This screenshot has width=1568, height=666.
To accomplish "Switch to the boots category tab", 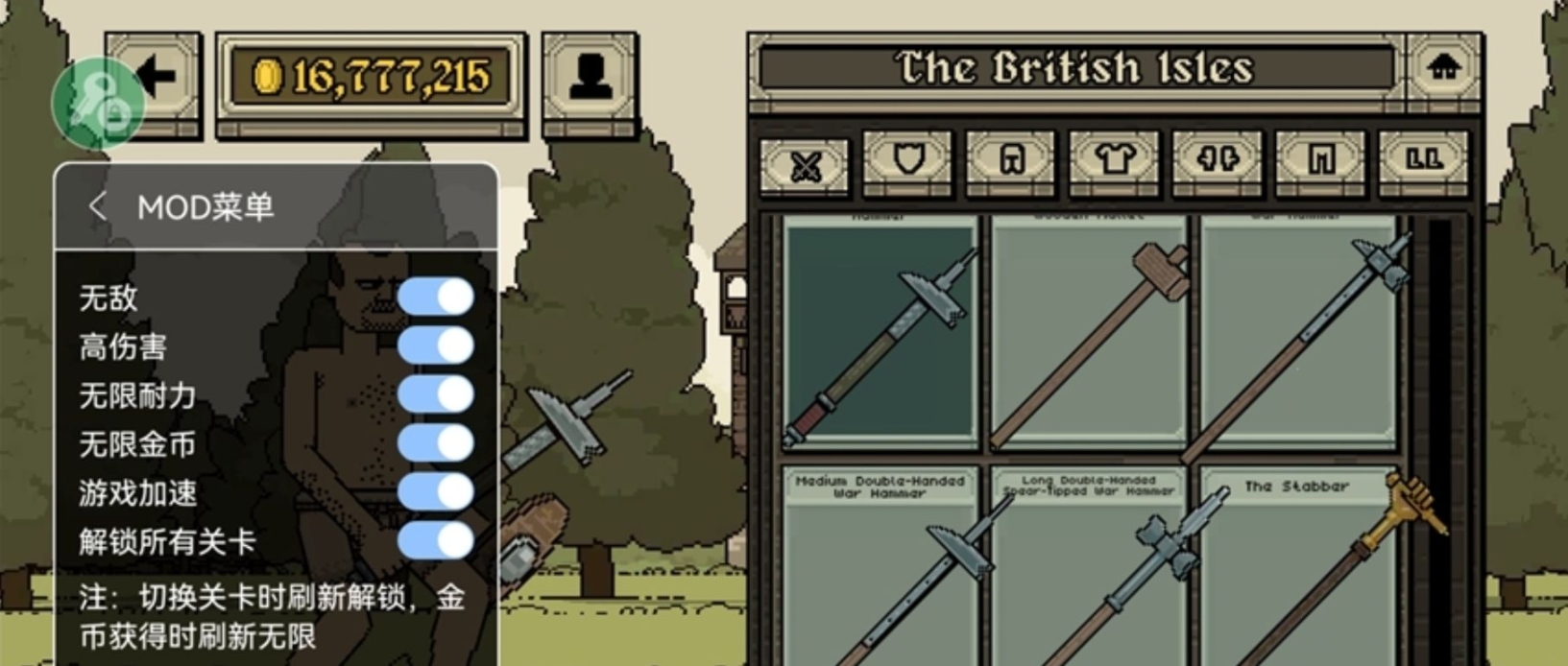I will click(x=1423, y=160).
